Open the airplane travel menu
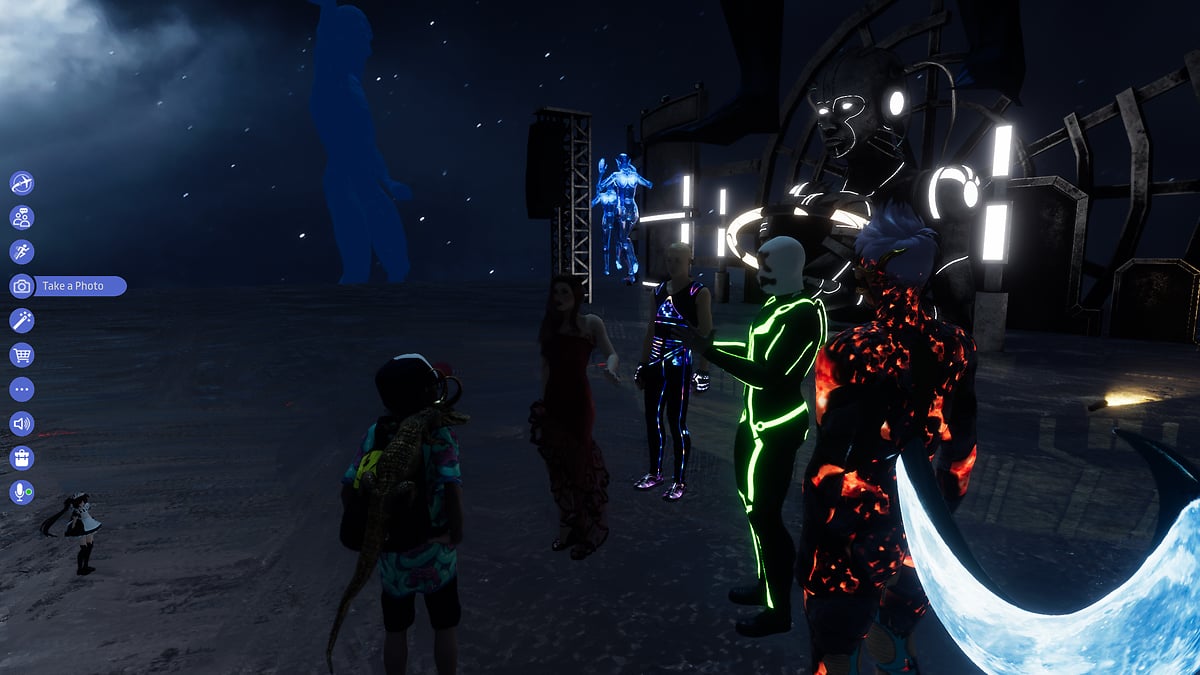 click(x=22, y=183)
